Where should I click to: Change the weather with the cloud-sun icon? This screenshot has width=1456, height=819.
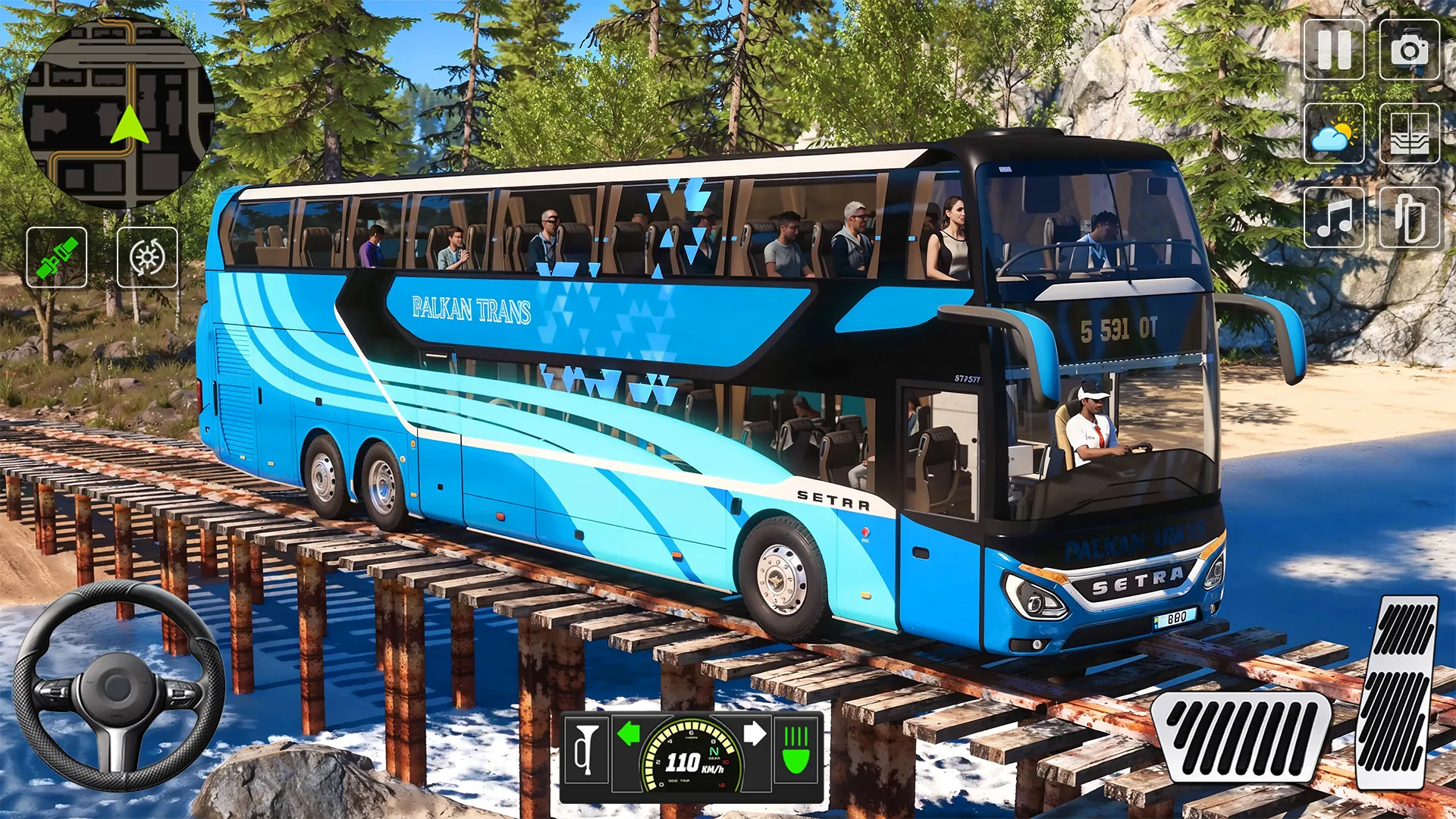[x=1333, y=134]
